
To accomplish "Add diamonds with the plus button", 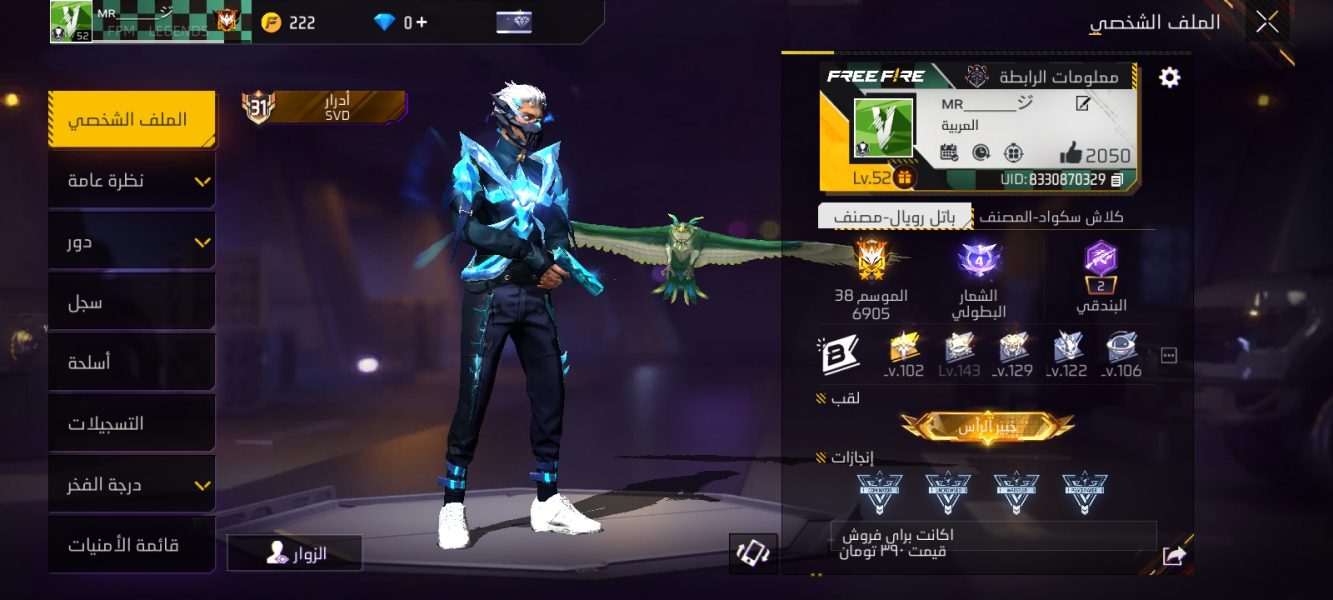I will click(x=421, y=23).
